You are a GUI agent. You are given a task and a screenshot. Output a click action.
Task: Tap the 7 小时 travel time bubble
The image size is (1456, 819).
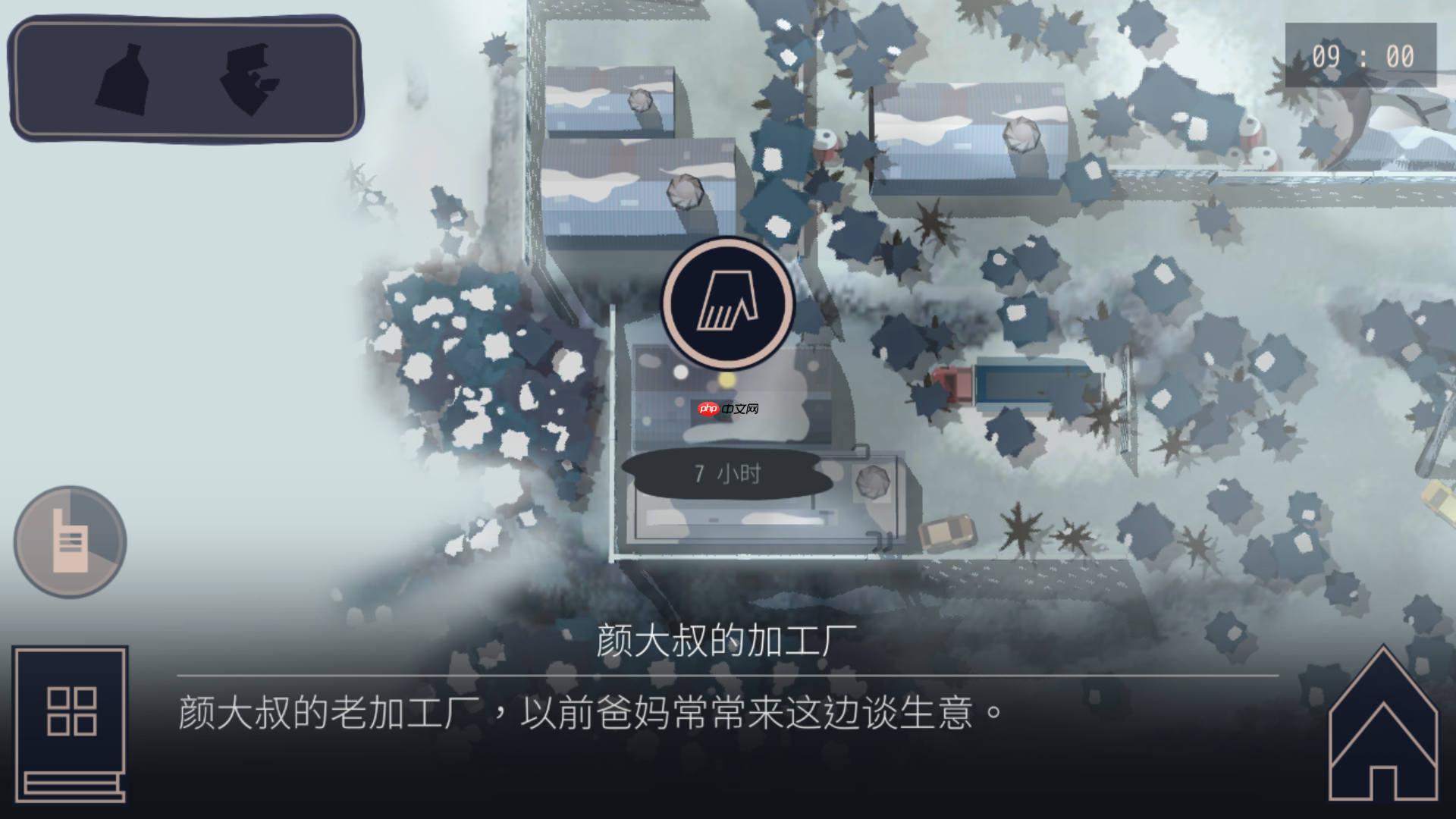pyautogui.click(x=724, y=474)
